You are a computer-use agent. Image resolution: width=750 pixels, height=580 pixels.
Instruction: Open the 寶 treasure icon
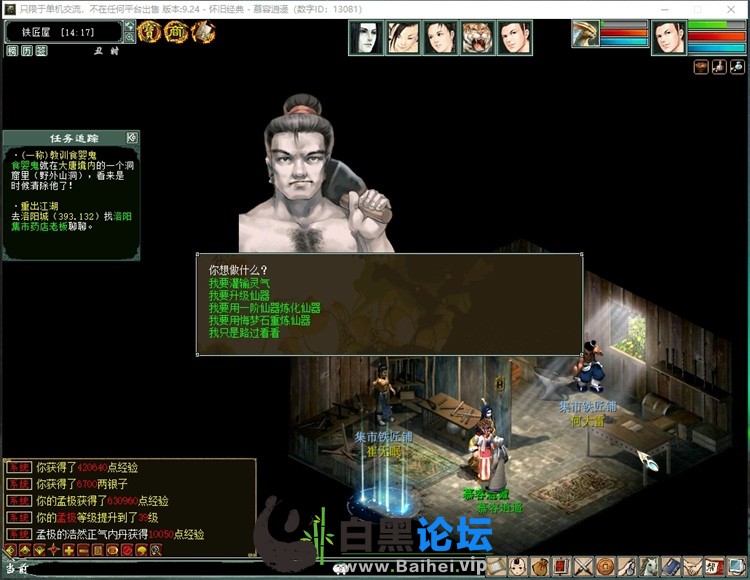point(149,32)
